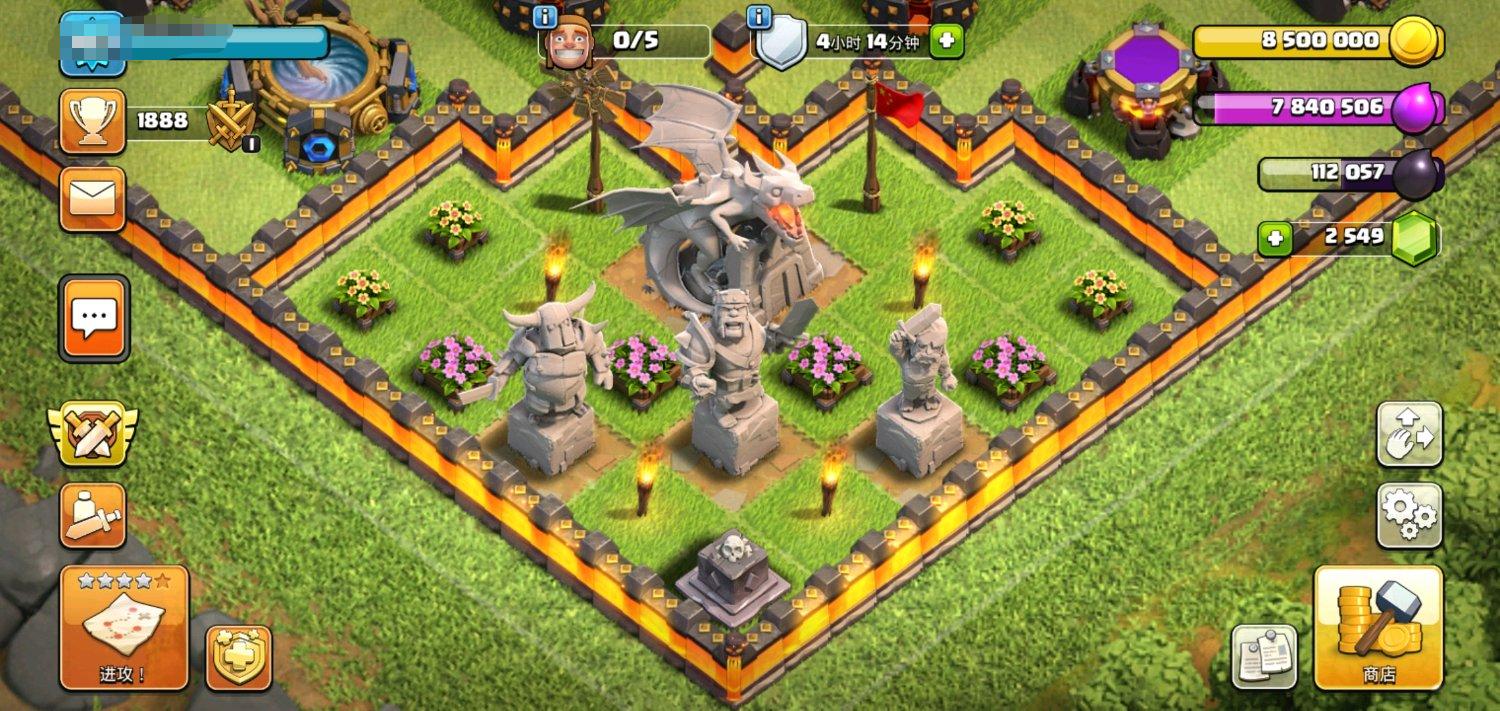Viewport: 1500px width, 711px height.
Task: Open the player profile blue banner
Action: pyautogui.click(x=92, y=44)
